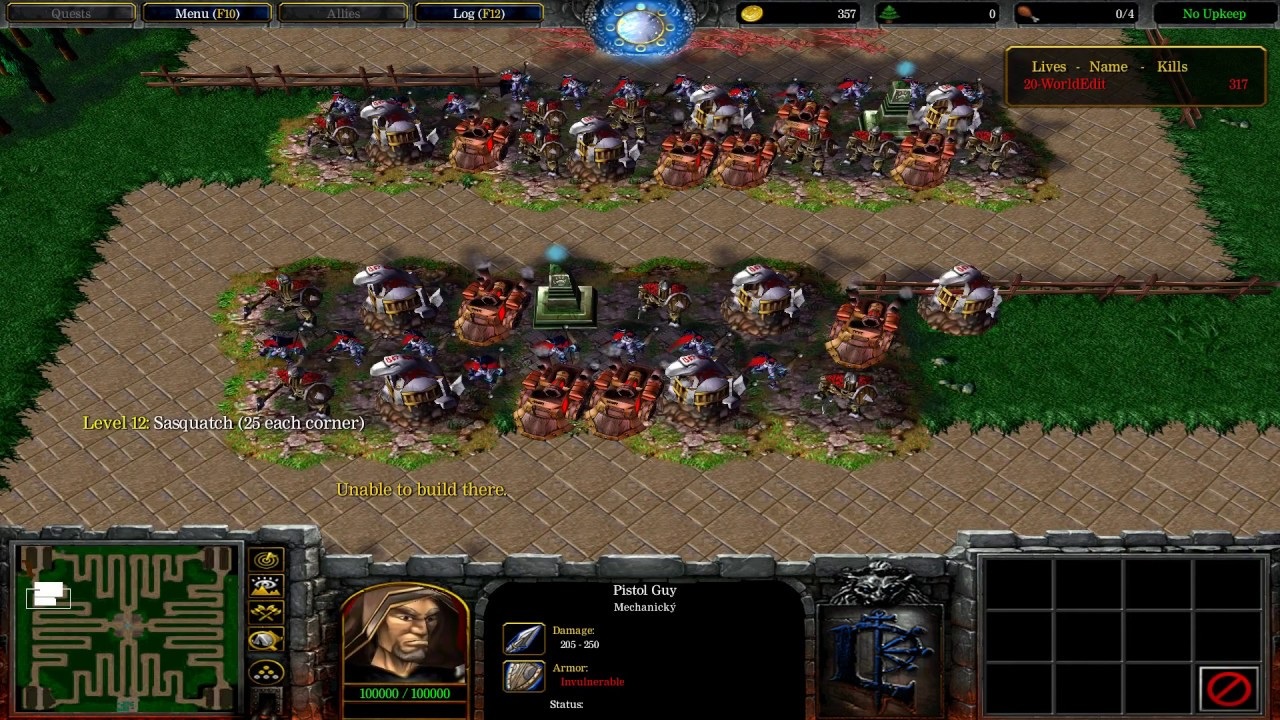The height and width of the screenshot is (720, 1280).
Task: Toggle ally color mode (crossed axes icon)
Action: (x=267, y=613)
